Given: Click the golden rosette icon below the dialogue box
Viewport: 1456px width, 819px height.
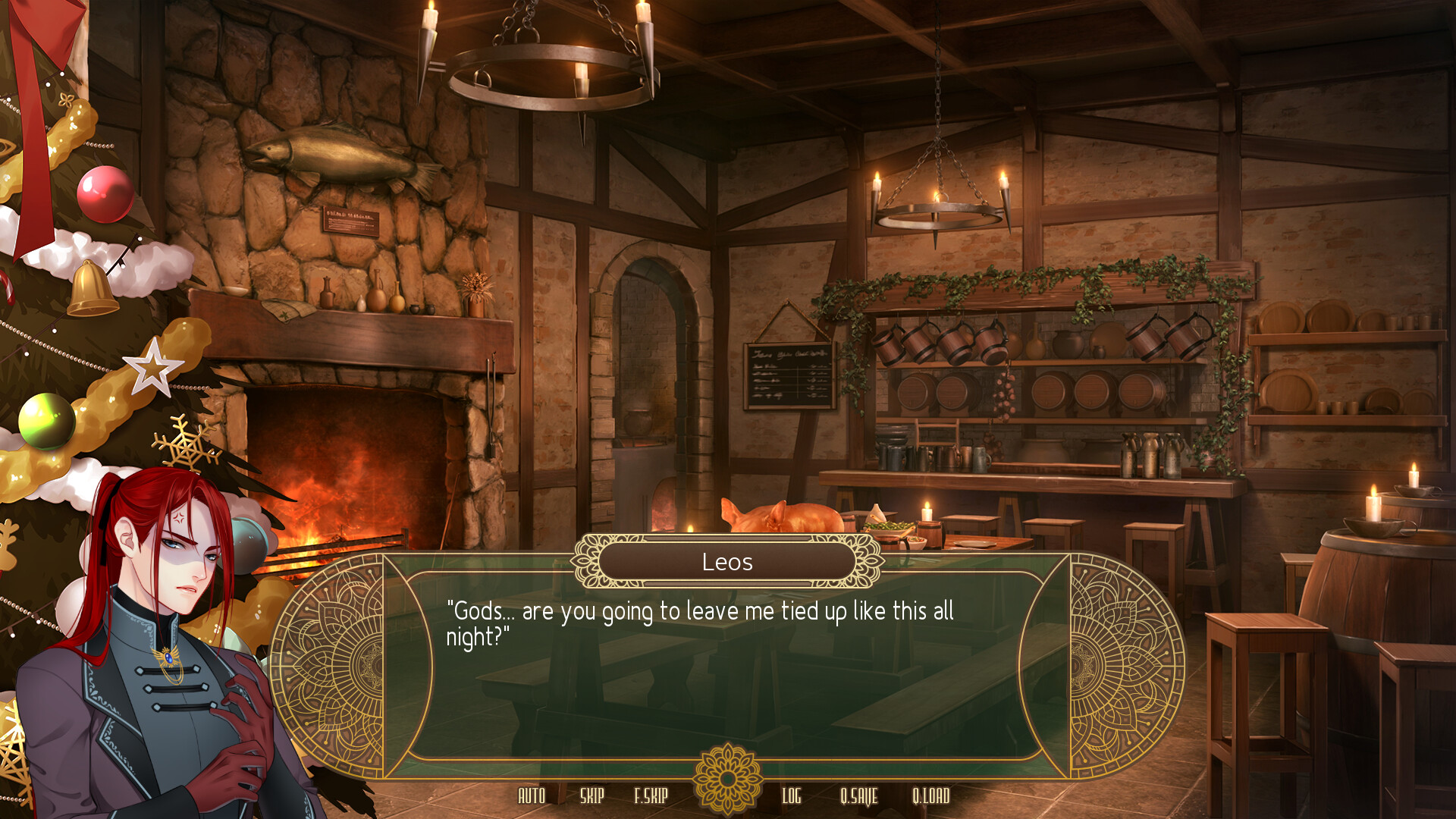Looking at the screenshot, I should [x=726, y=777].
